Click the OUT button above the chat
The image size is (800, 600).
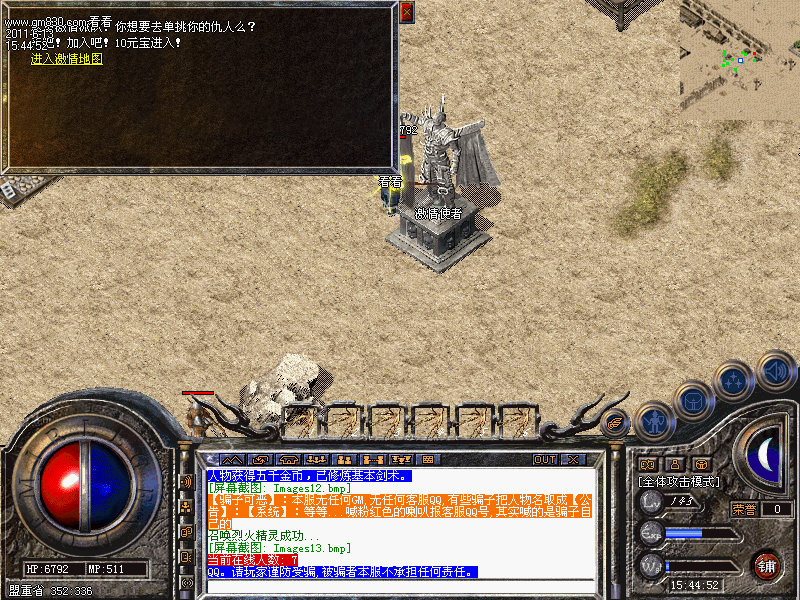pyautogui.click(x=545, y=459)
